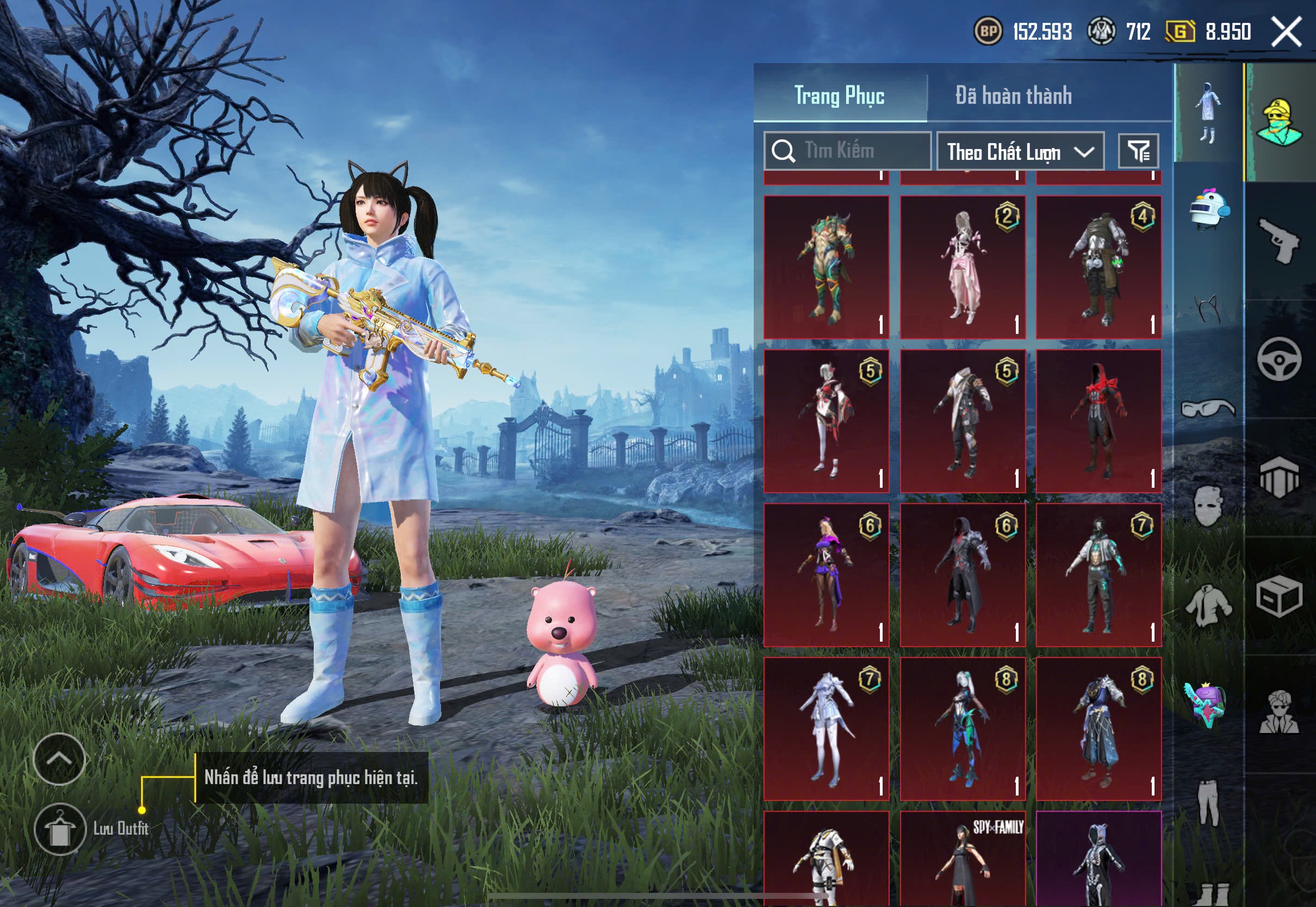Choose the red hooded outfit thumbnail

1098,421
